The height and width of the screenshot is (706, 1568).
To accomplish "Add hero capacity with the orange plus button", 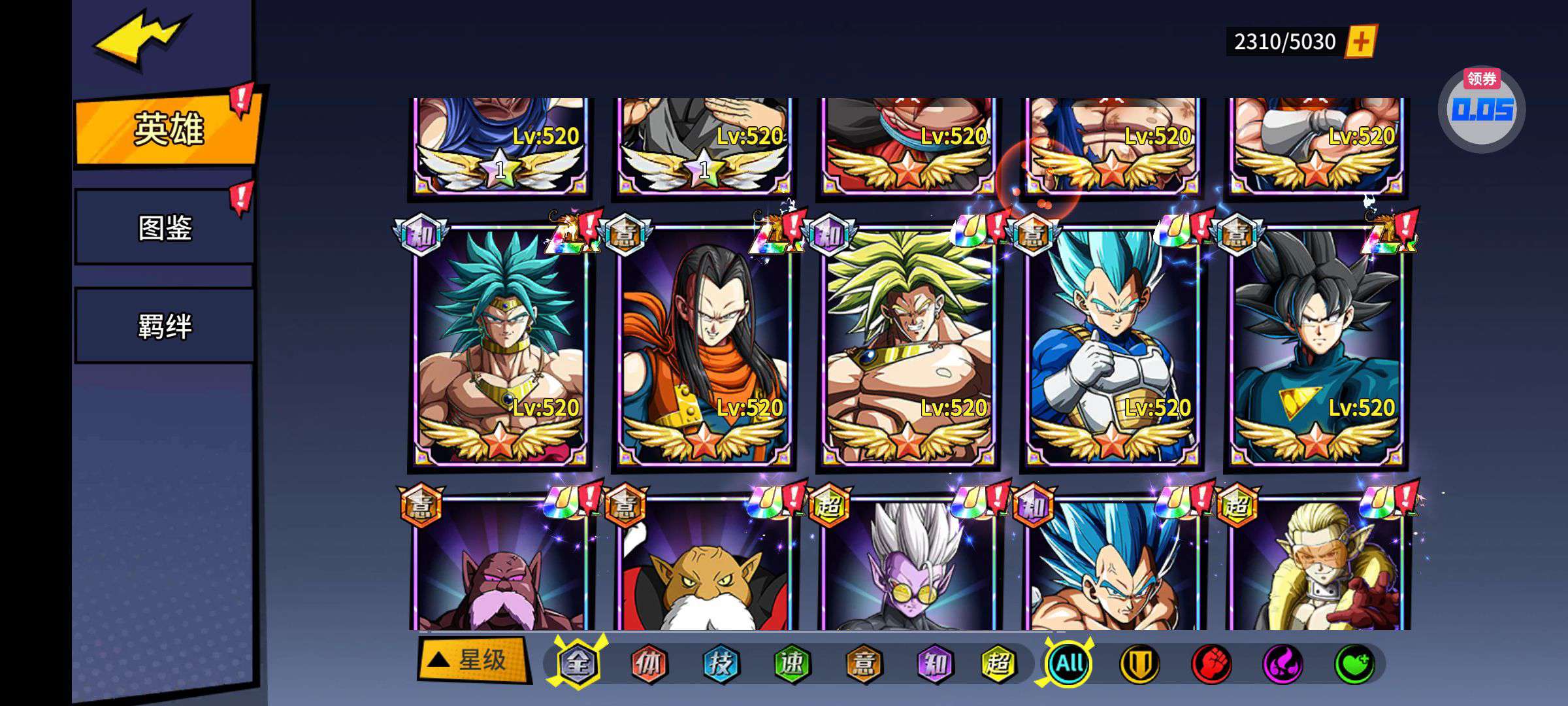I will tap(1361, 42).
